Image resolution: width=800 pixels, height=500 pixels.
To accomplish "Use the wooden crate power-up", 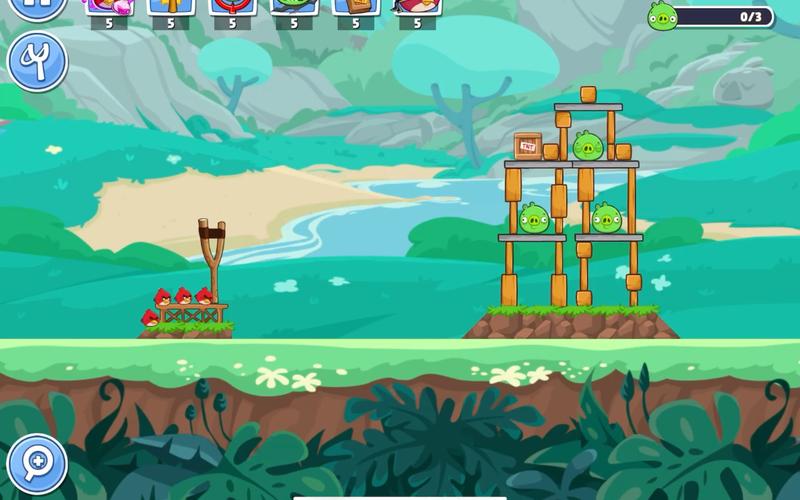I will click(x=356, y=6).
